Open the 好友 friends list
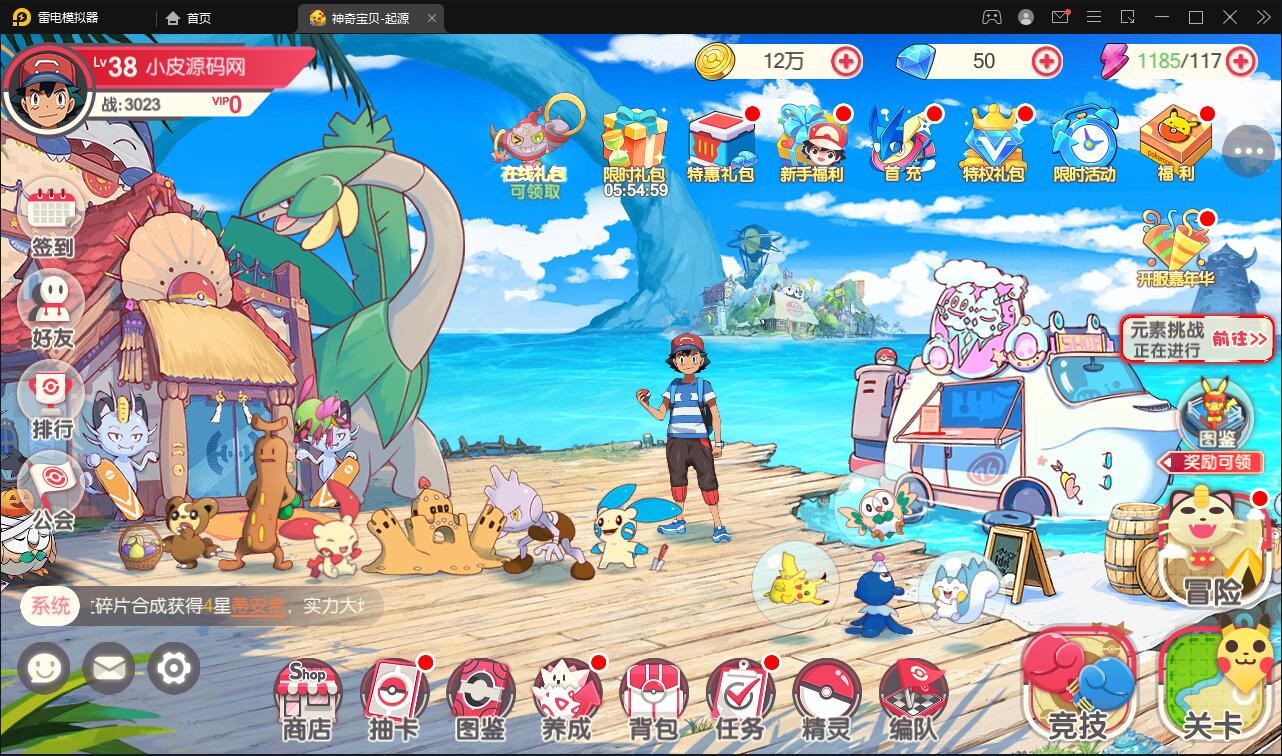Viewport: 1282px width, 756px height. pyautogui.click(x=52, y=310)
